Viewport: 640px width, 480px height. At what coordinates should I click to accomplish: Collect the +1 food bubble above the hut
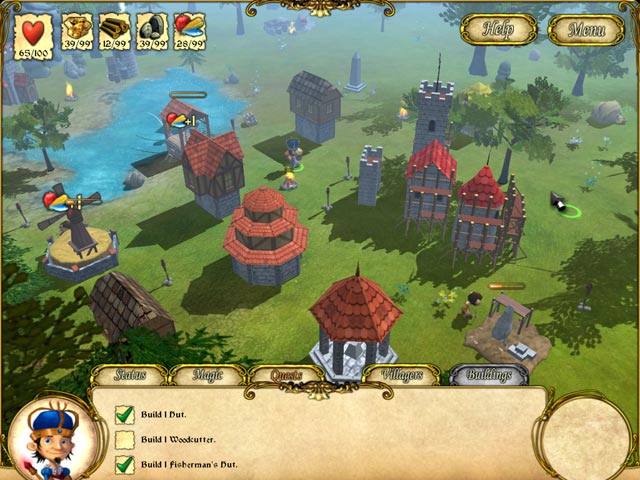pos(181,121)
